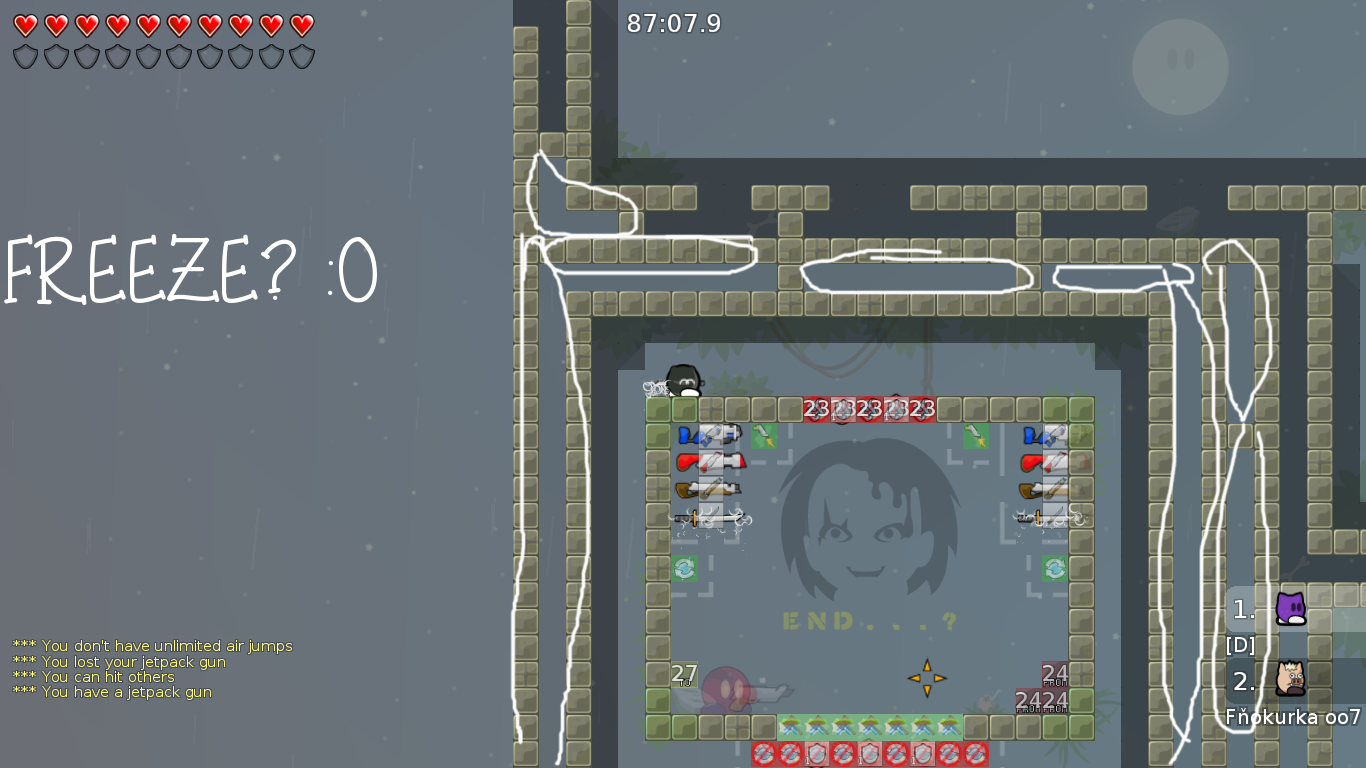Pick up the brown shotgun weapon icon
This screenshot has width=1366, height=768.
[x=710, y=489]
